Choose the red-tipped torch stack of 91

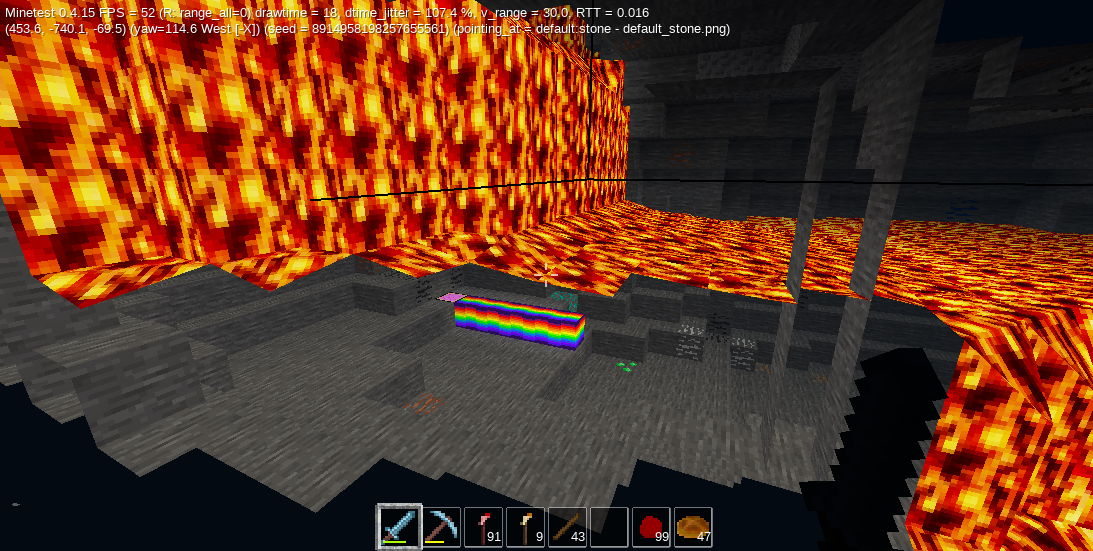click(x=483, y=527)
